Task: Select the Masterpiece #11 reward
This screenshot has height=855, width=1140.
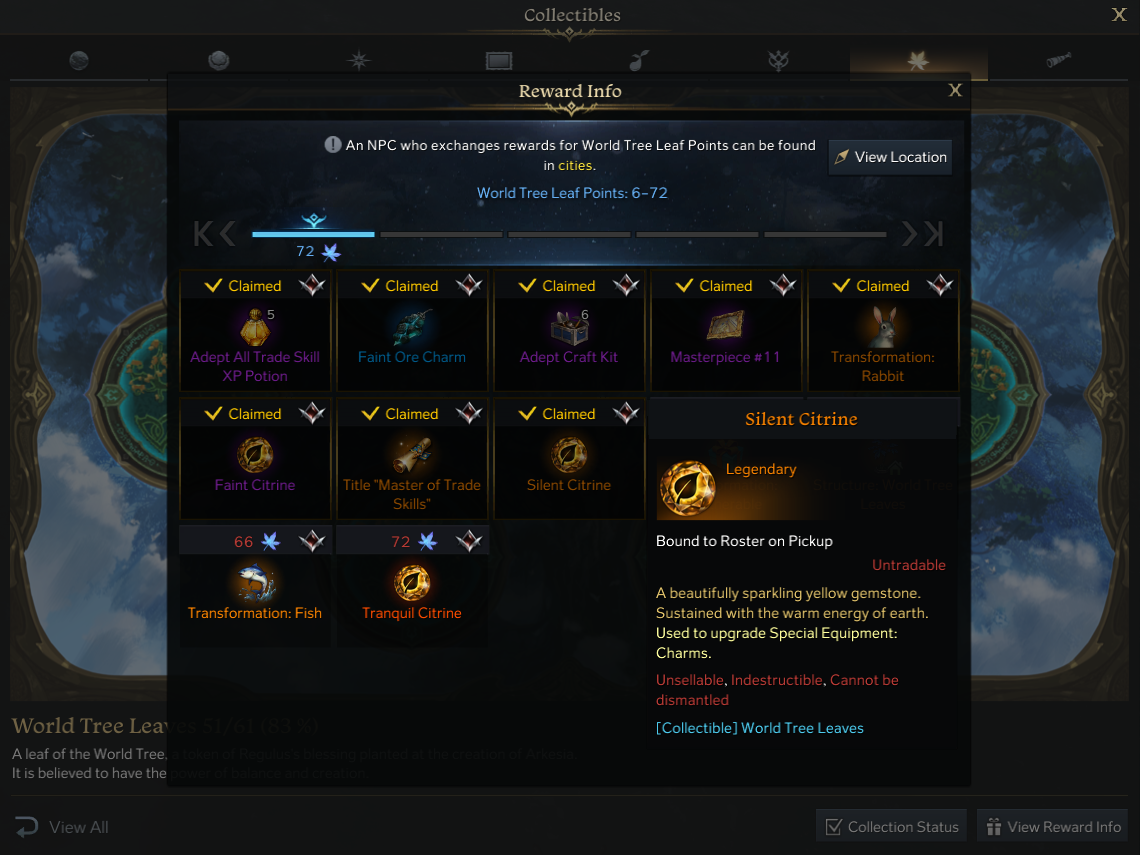Action: [x=726, y=330]
